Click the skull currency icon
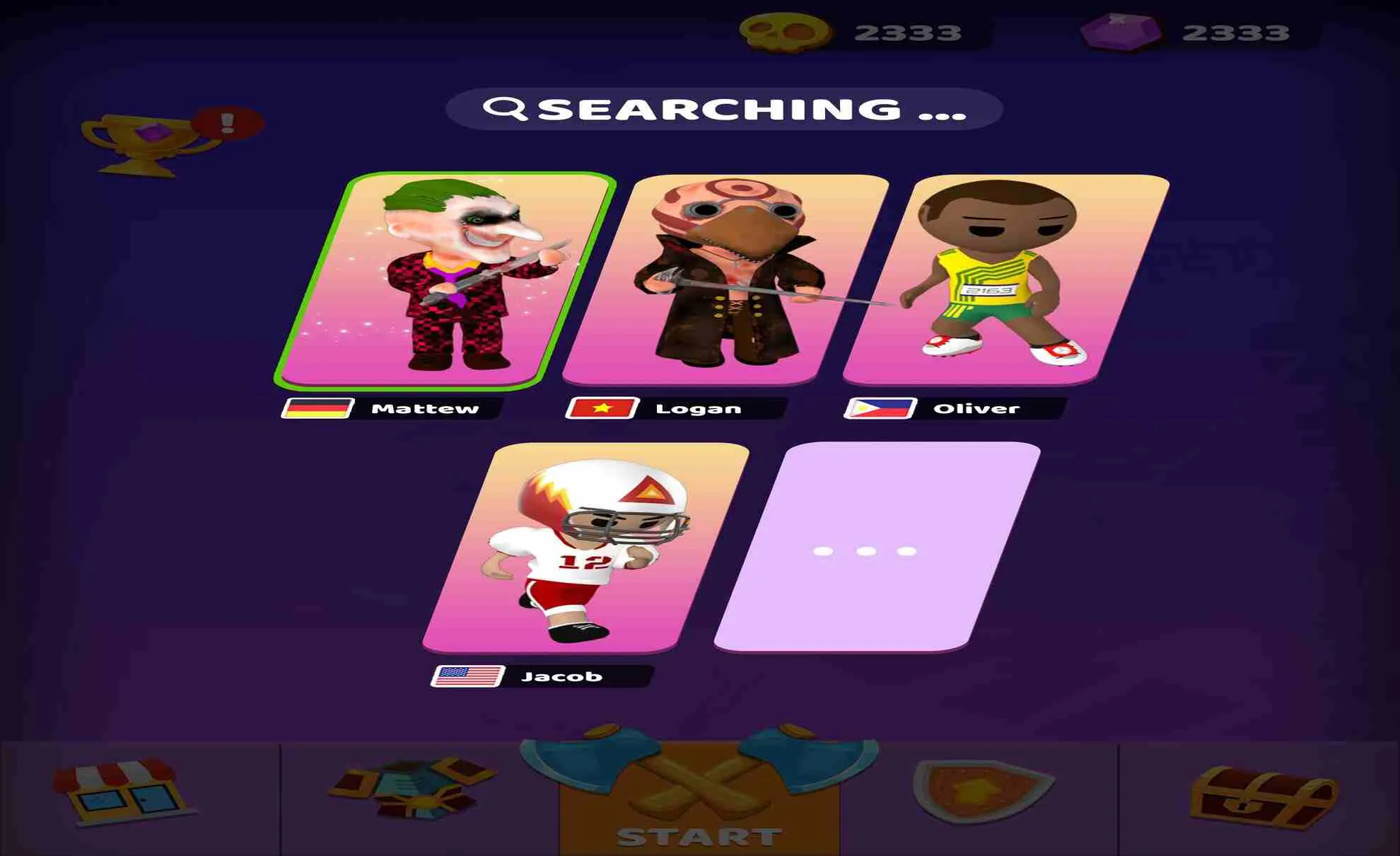 point(785,30)
